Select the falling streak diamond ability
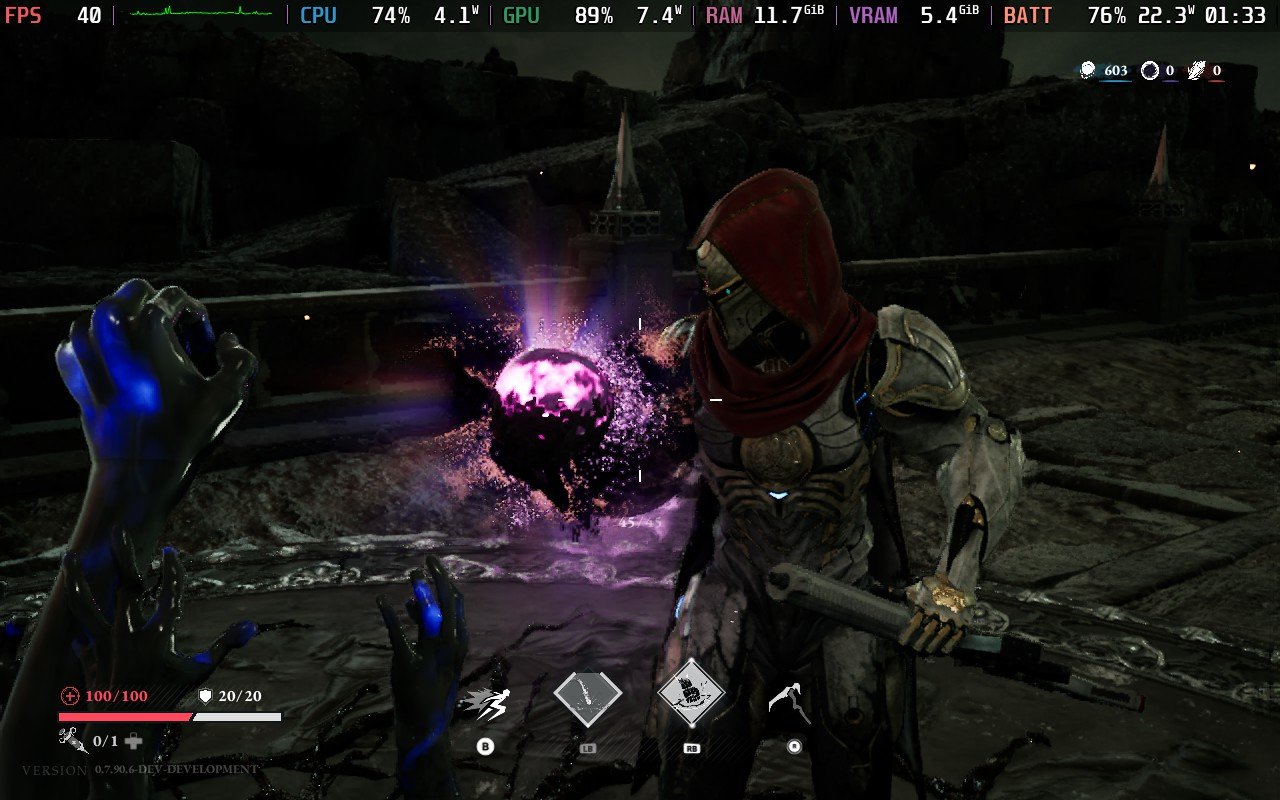 point(587,697)
